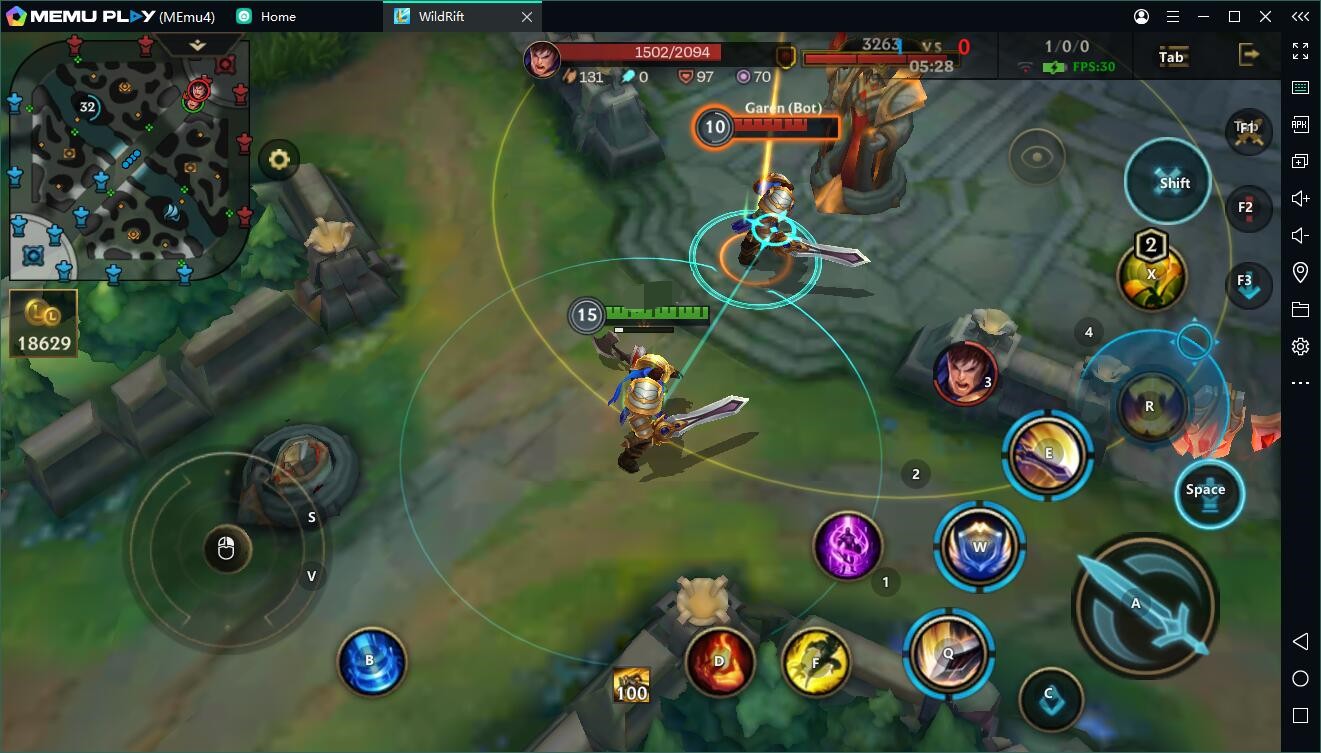Viewport: 1321px width, 753px height.
Task: Activate the basic attack sword button
Action: (1144, 605)
